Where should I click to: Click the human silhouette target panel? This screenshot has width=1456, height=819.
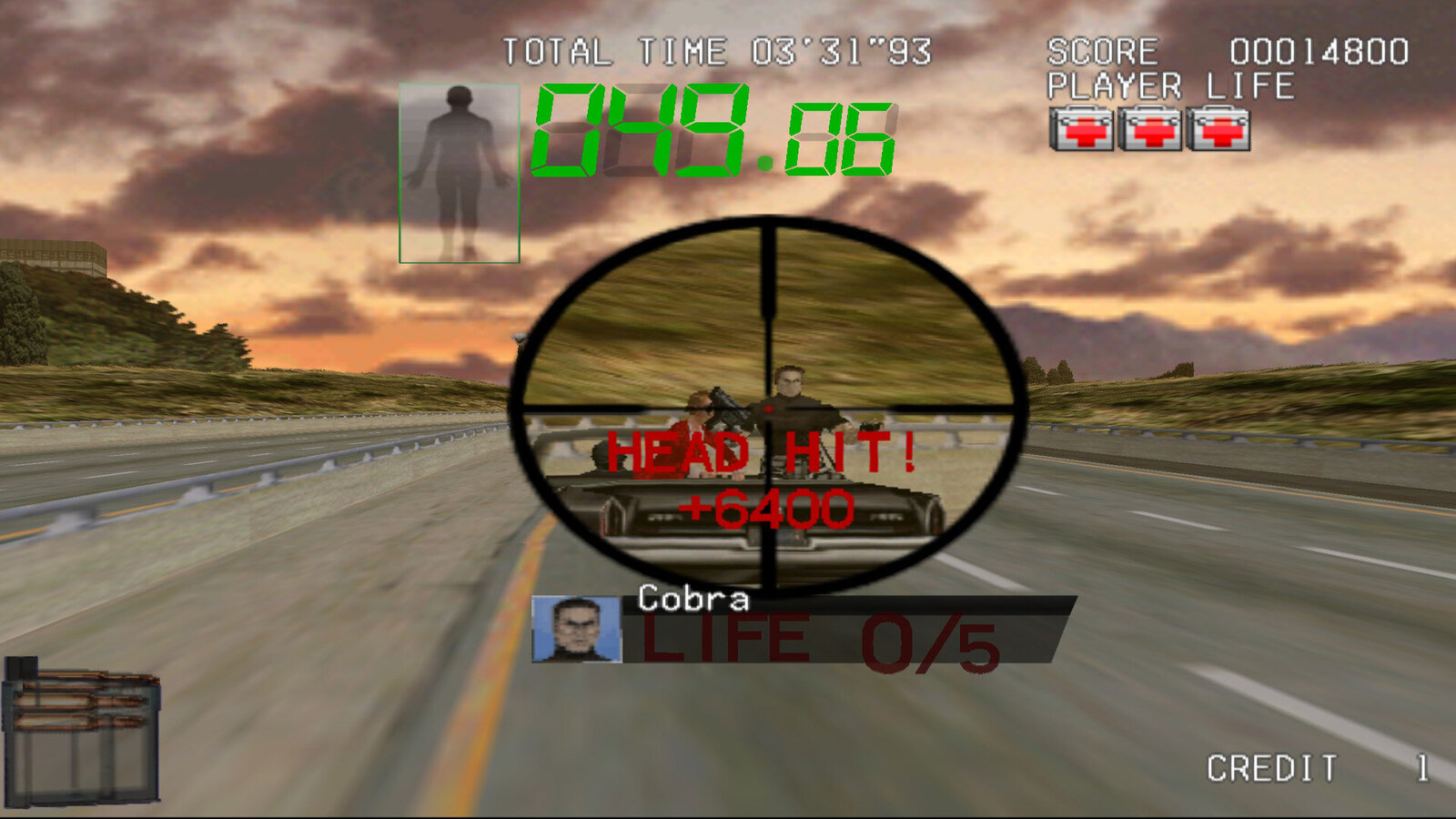click(460, 173)
